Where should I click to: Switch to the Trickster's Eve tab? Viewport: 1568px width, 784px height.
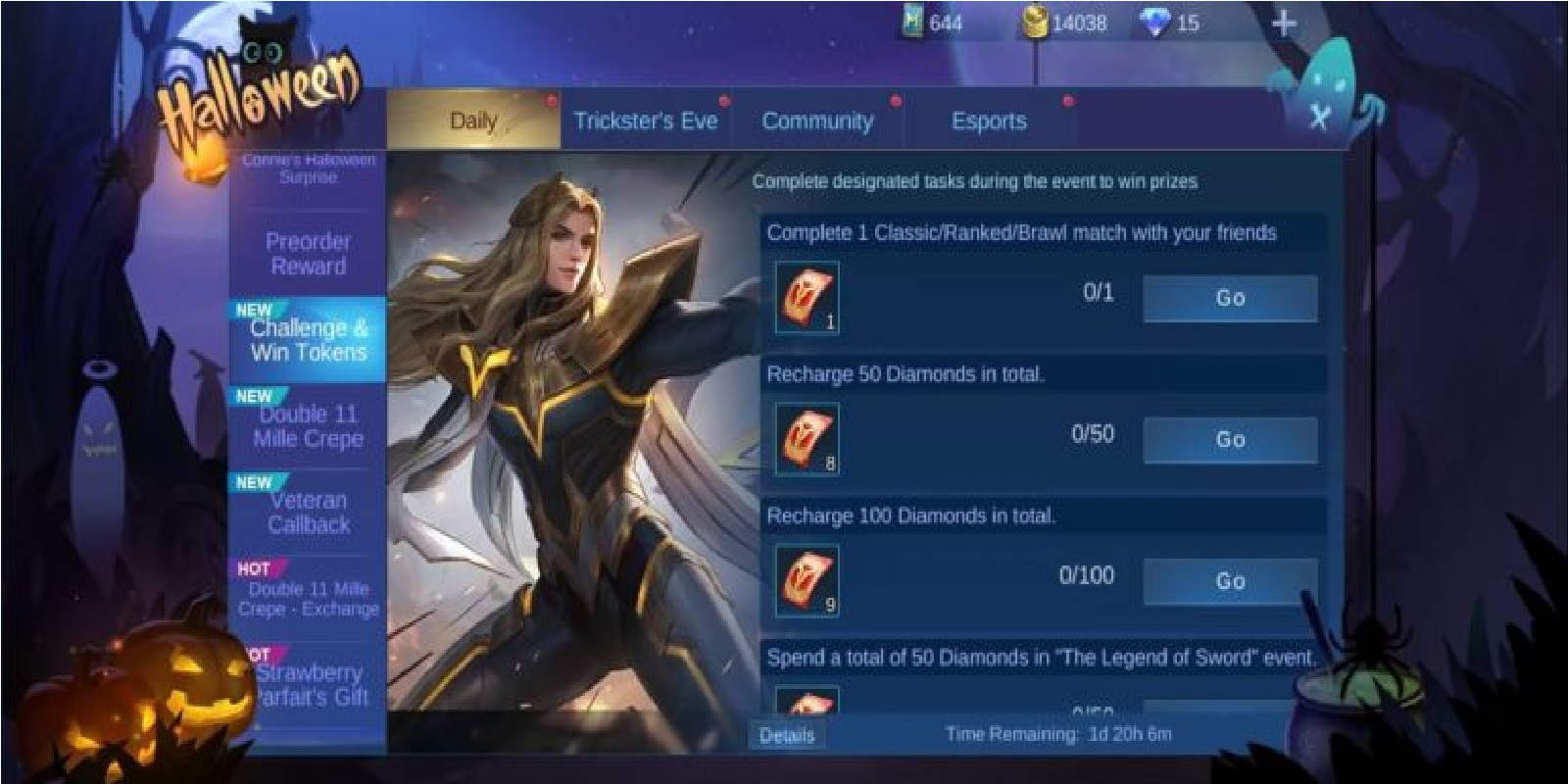click(x=647, y=121)
